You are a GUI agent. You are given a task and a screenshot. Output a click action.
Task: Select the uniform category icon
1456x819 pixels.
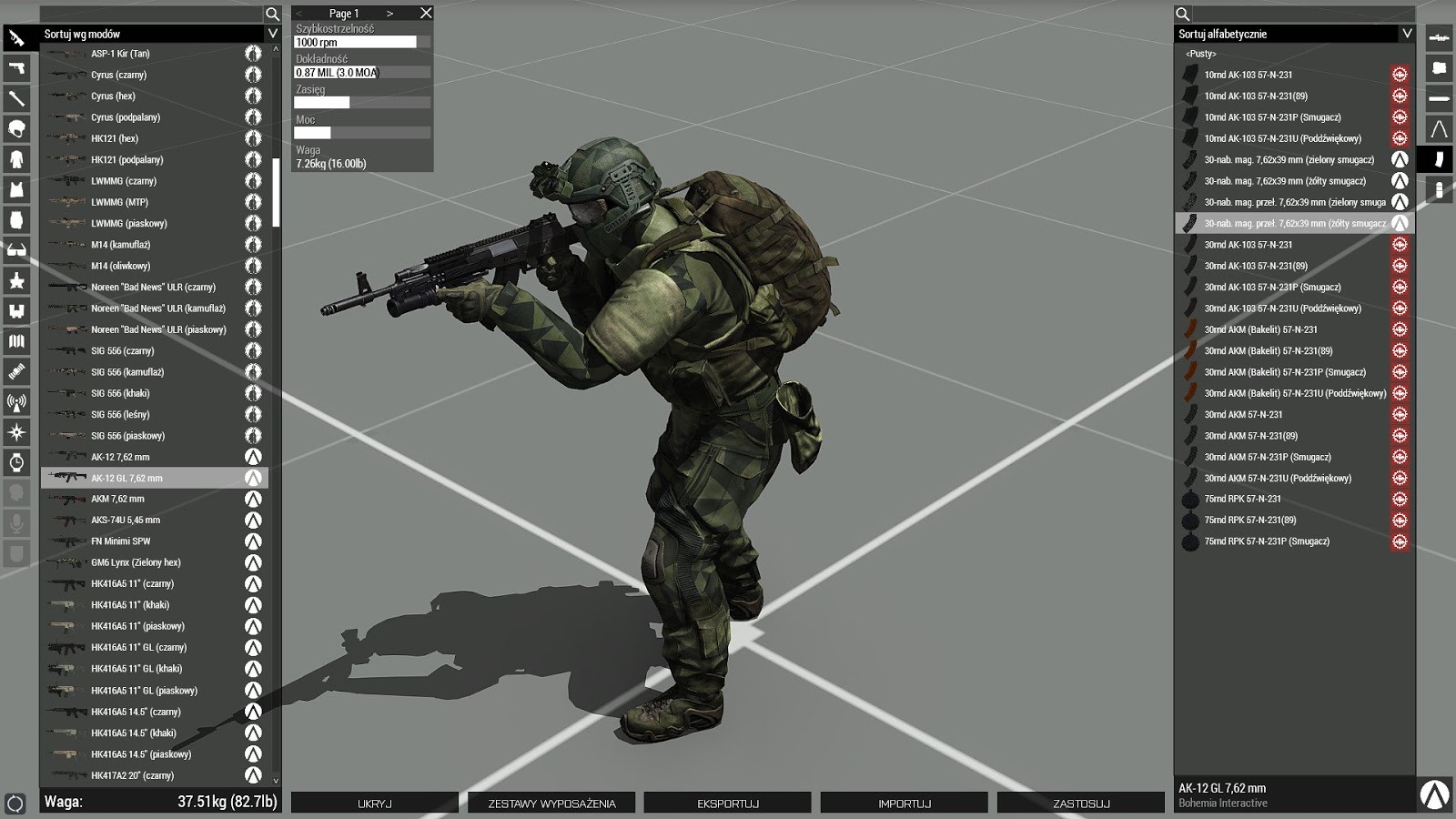tap(14, 158)
